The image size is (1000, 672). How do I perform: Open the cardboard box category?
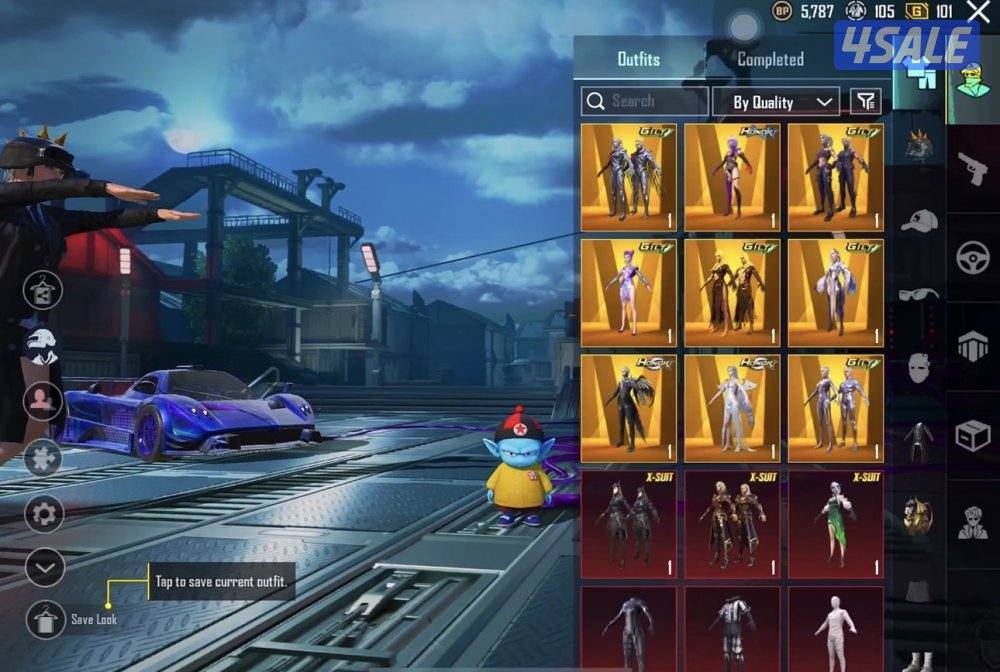[x=972, y=435]
